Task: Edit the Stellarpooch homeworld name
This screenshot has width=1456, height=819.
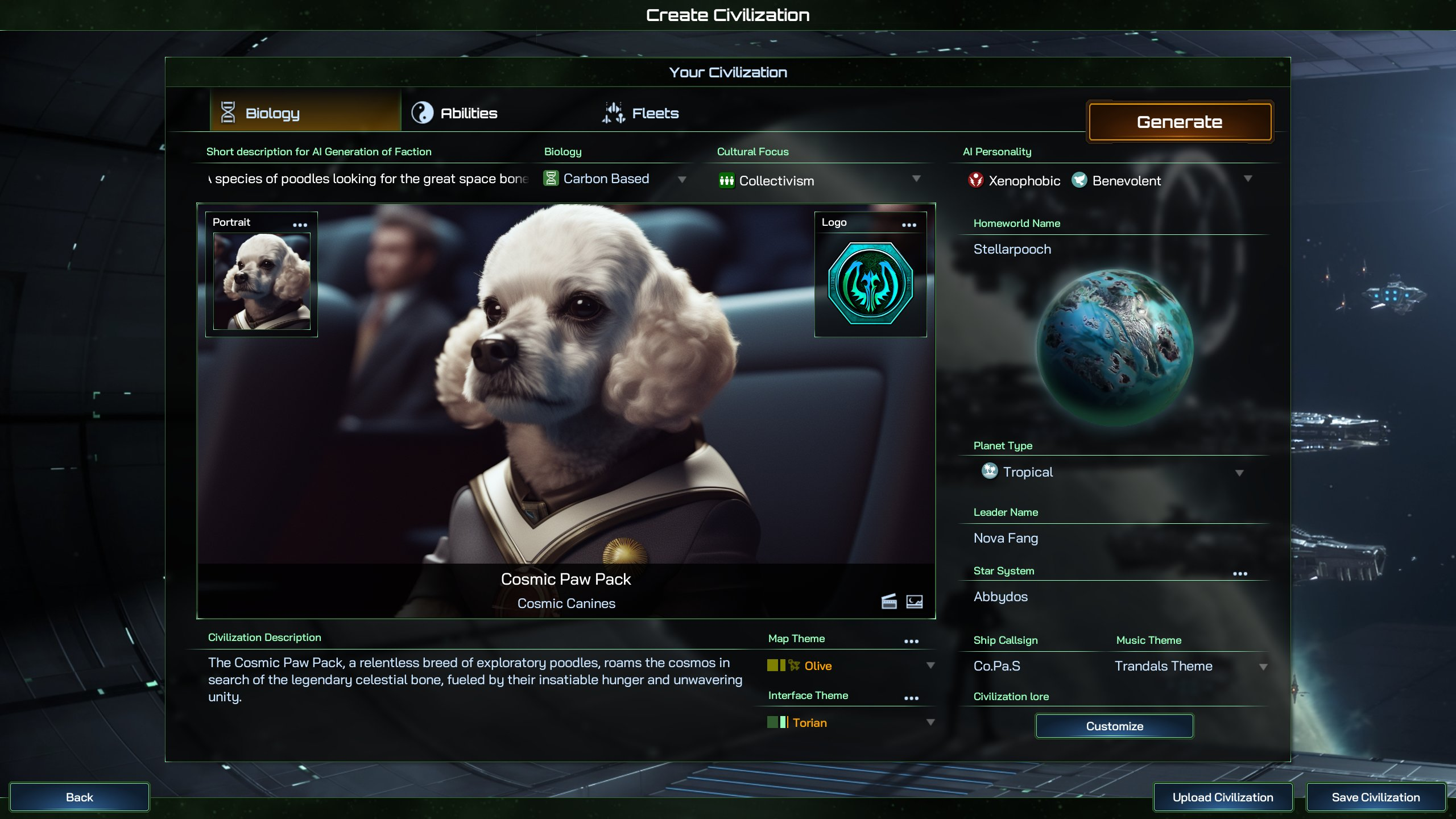Action: click(x=1012, y=249)
